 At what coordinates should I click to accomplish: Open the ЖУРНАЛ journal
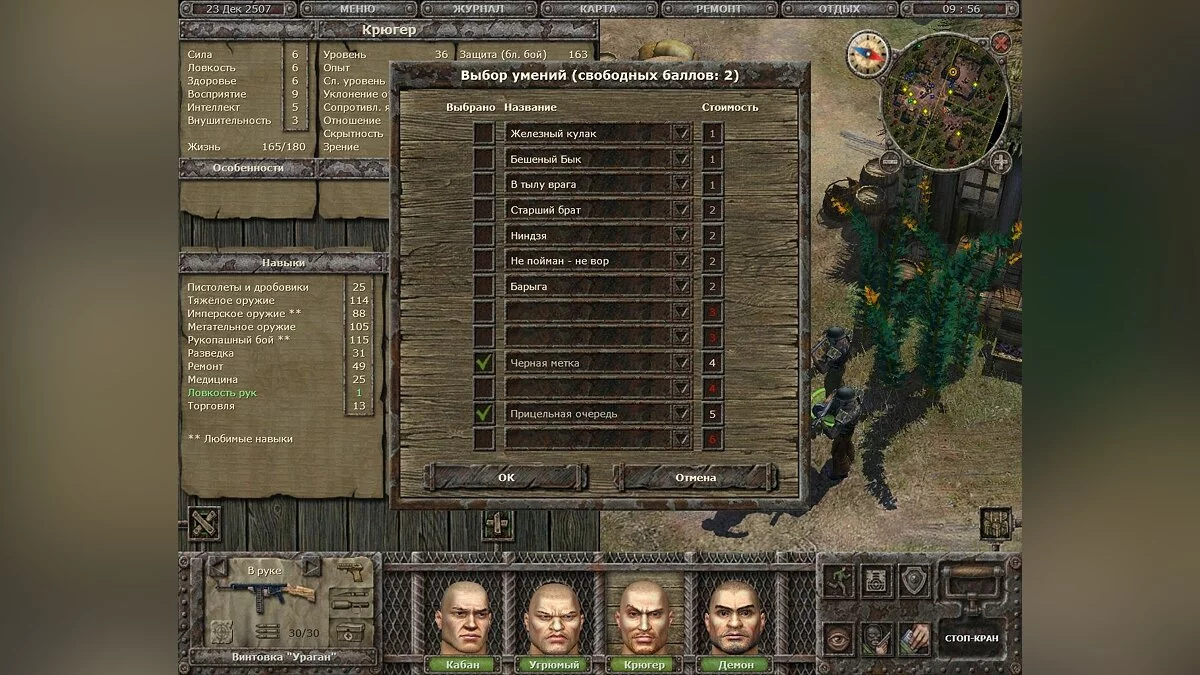(476, 9)
